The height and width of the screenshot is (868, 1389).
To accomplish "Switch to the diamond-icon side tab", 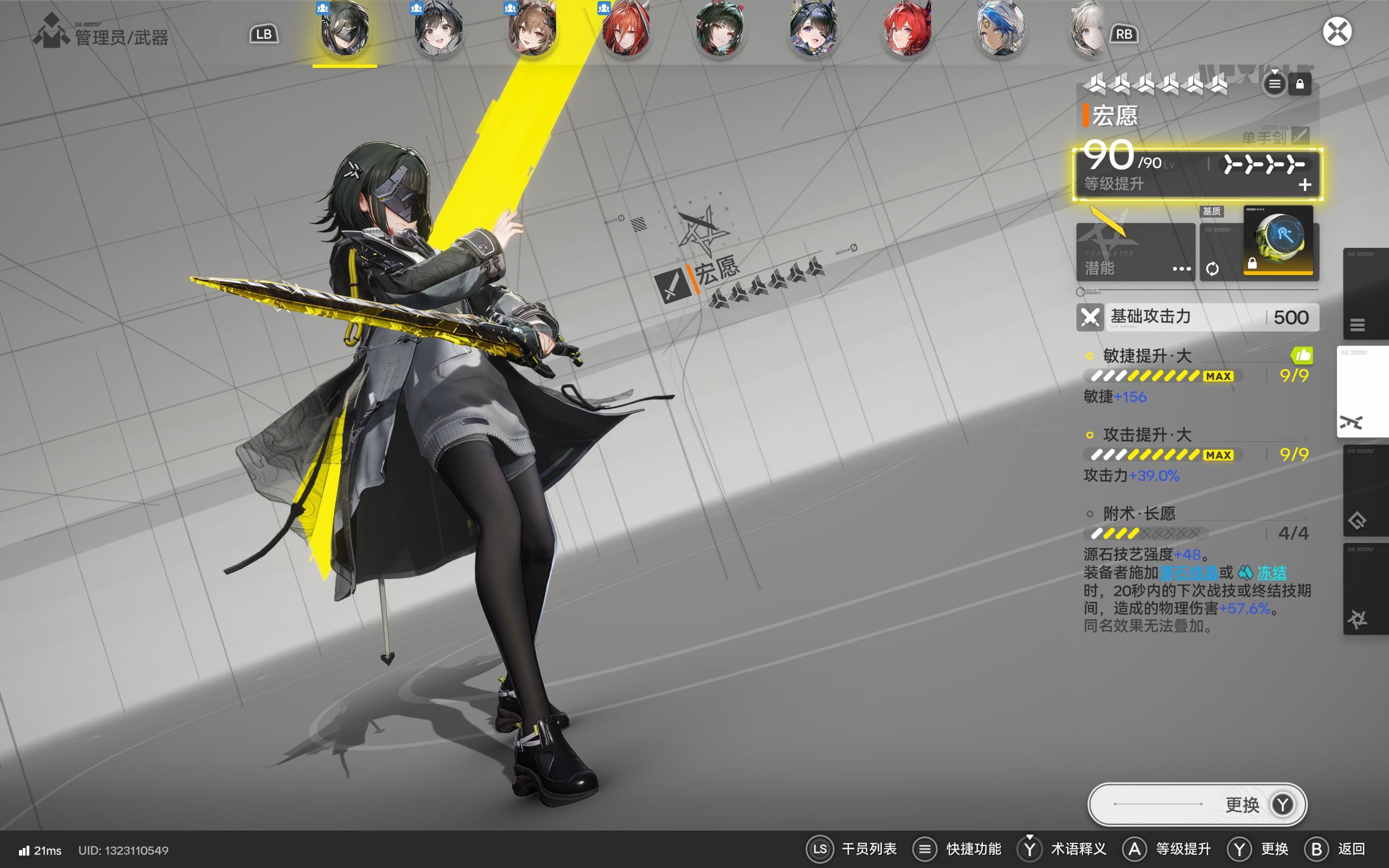I will (x=1365, y=491).
